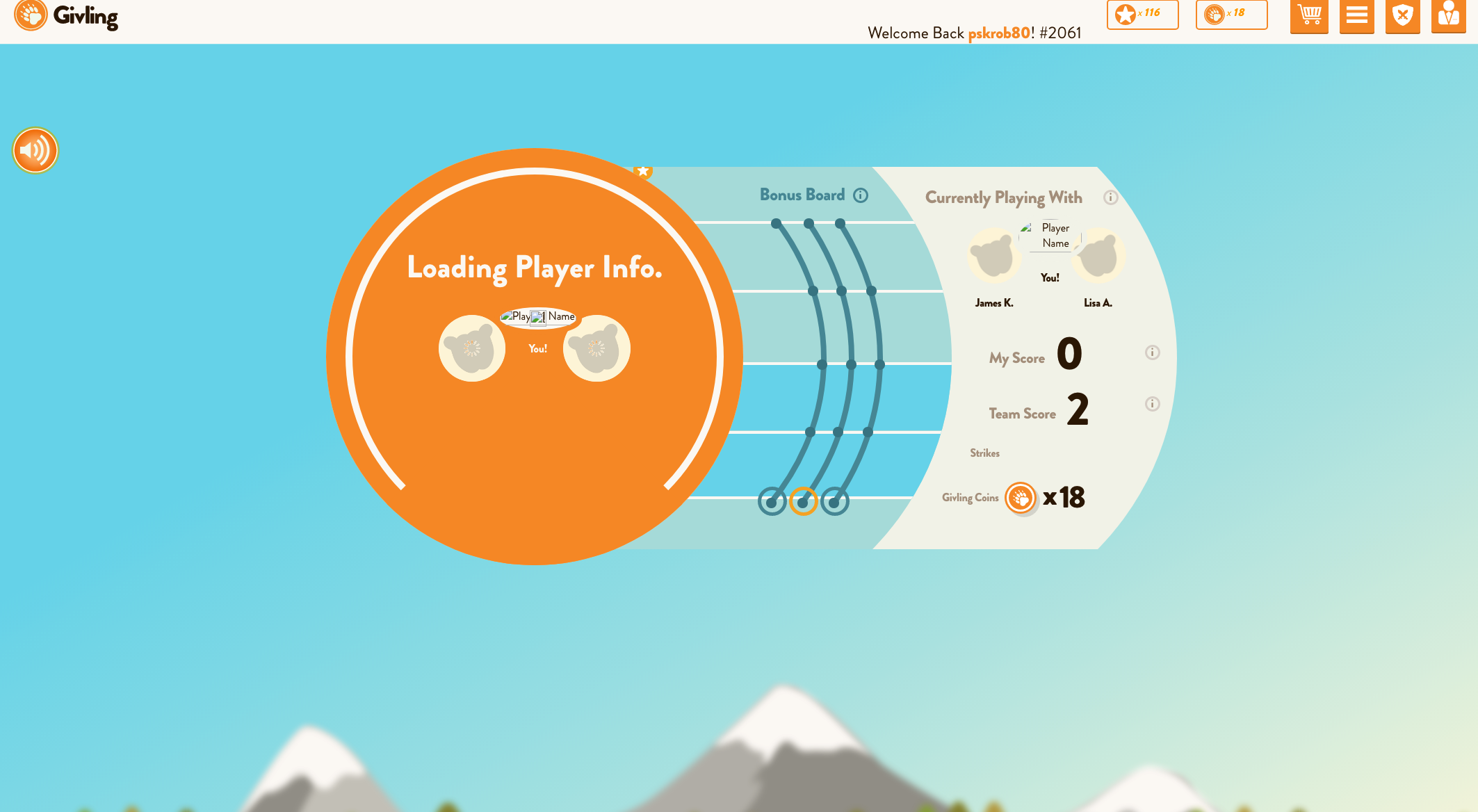Open the star points counter x116

pyautogui.click(x=1142, y=14)
